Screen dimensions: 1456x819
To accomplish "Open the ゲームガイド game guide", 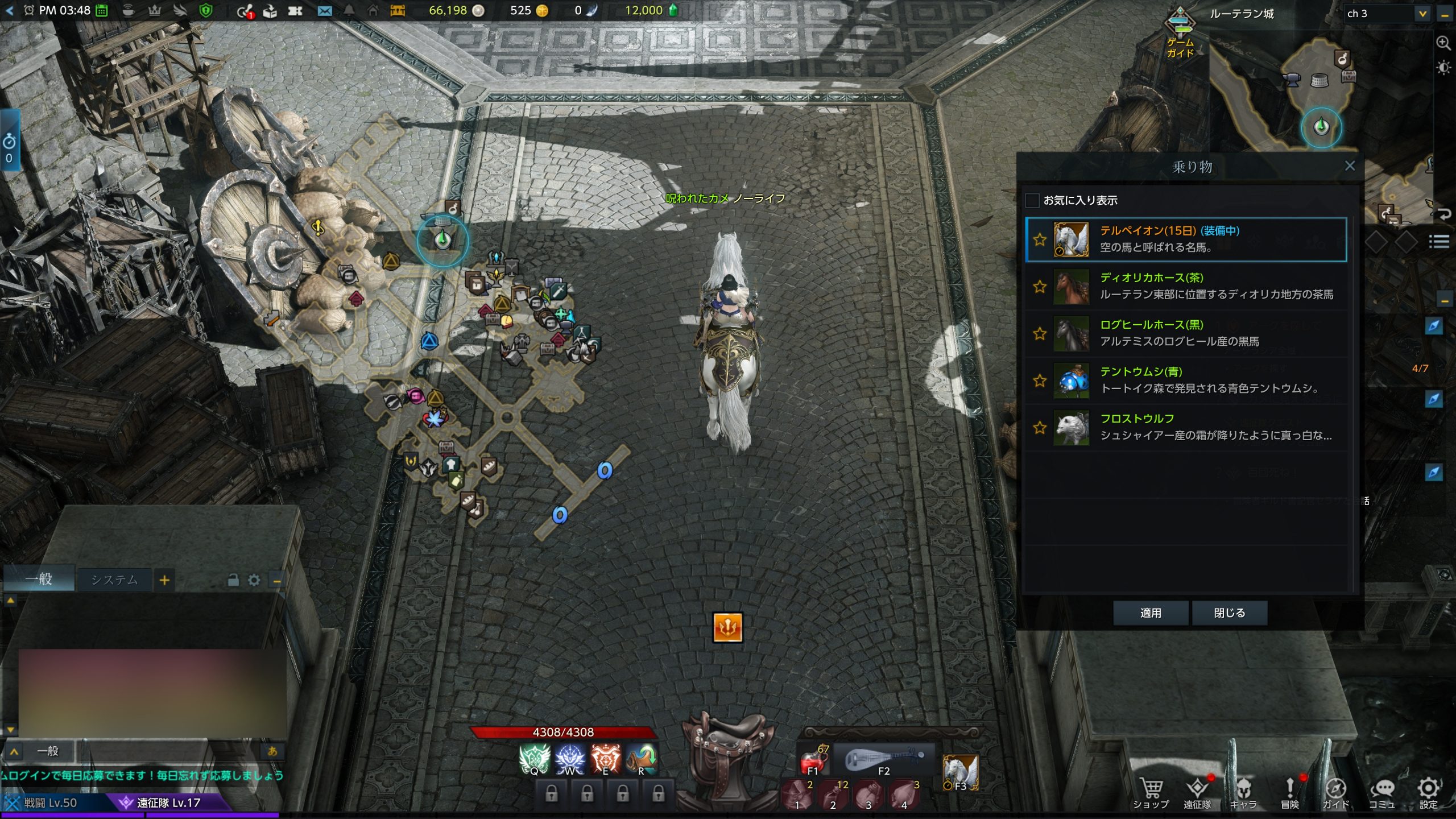I will (x=1180, y=33).
